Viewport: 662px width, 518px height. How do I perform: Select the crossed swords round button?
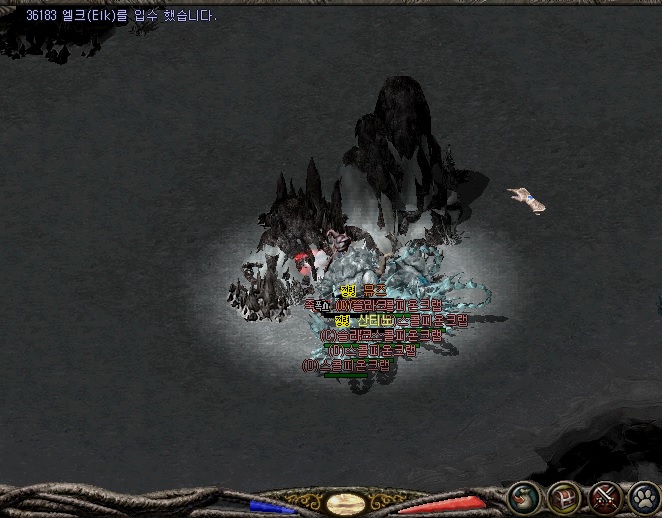click(x=605, y=496)
